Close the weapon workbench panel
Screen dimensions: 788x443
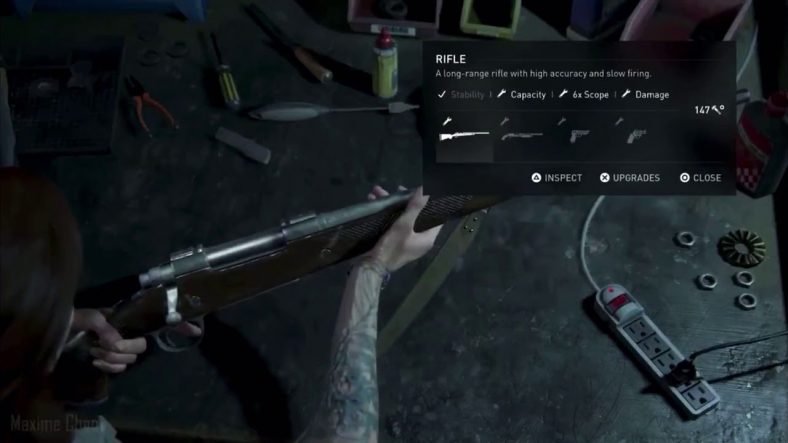tap(700, 178)
